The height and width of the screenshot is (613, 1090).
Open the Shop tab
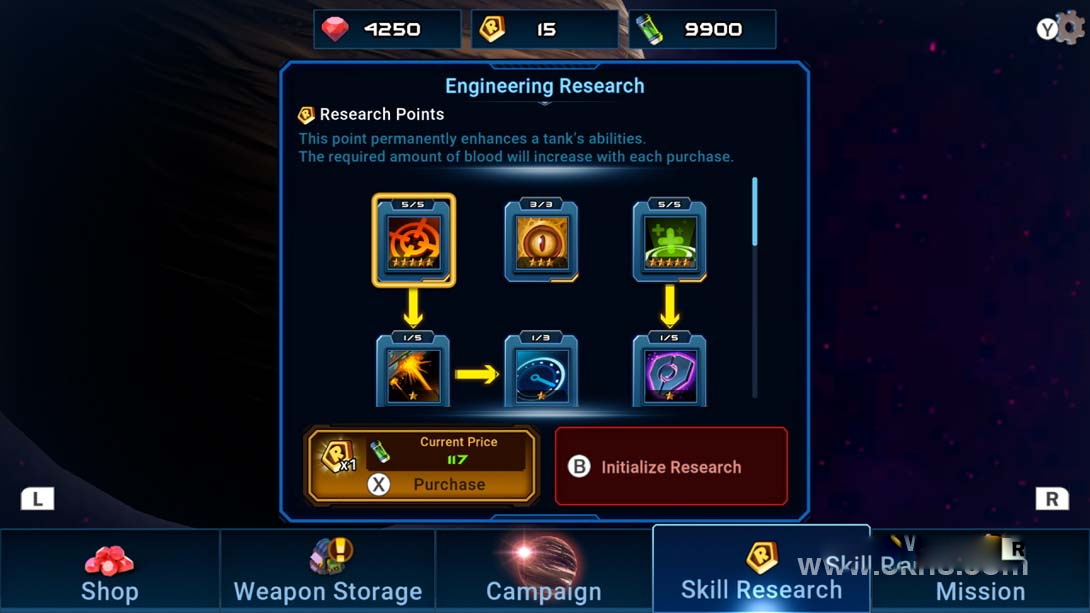click(109, 573)
